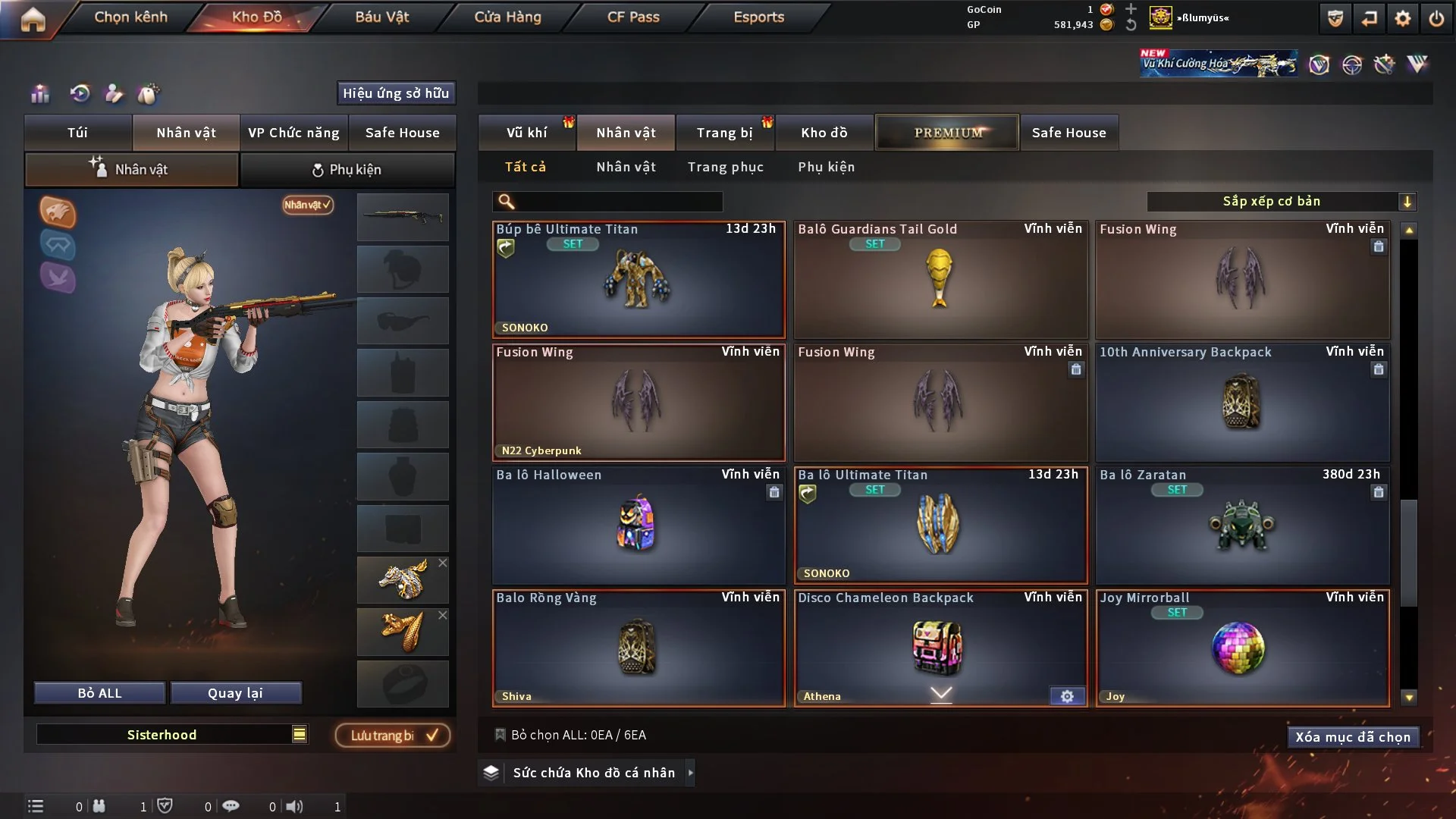1456x819 pixels.
Task: Go to the CF Pass menu
Action: point(633,17)
